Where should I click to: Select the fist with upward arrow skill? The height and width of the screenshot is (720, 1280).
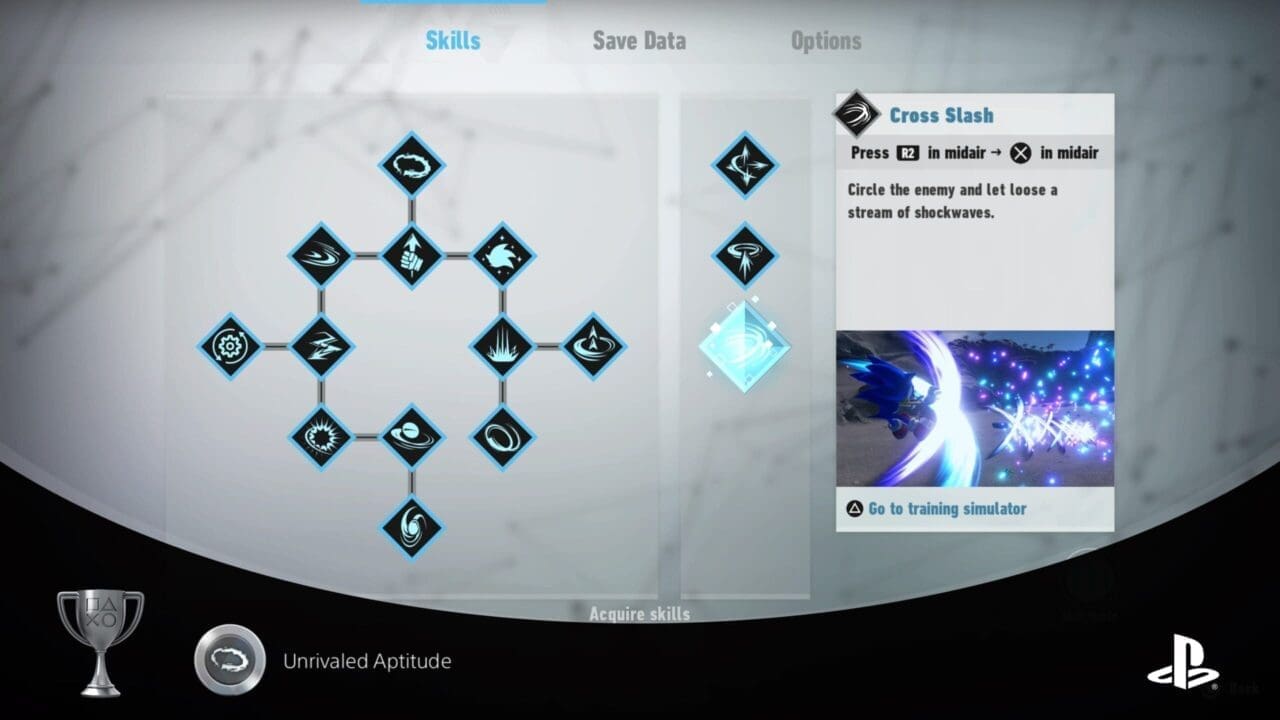(x=412, y=256)
